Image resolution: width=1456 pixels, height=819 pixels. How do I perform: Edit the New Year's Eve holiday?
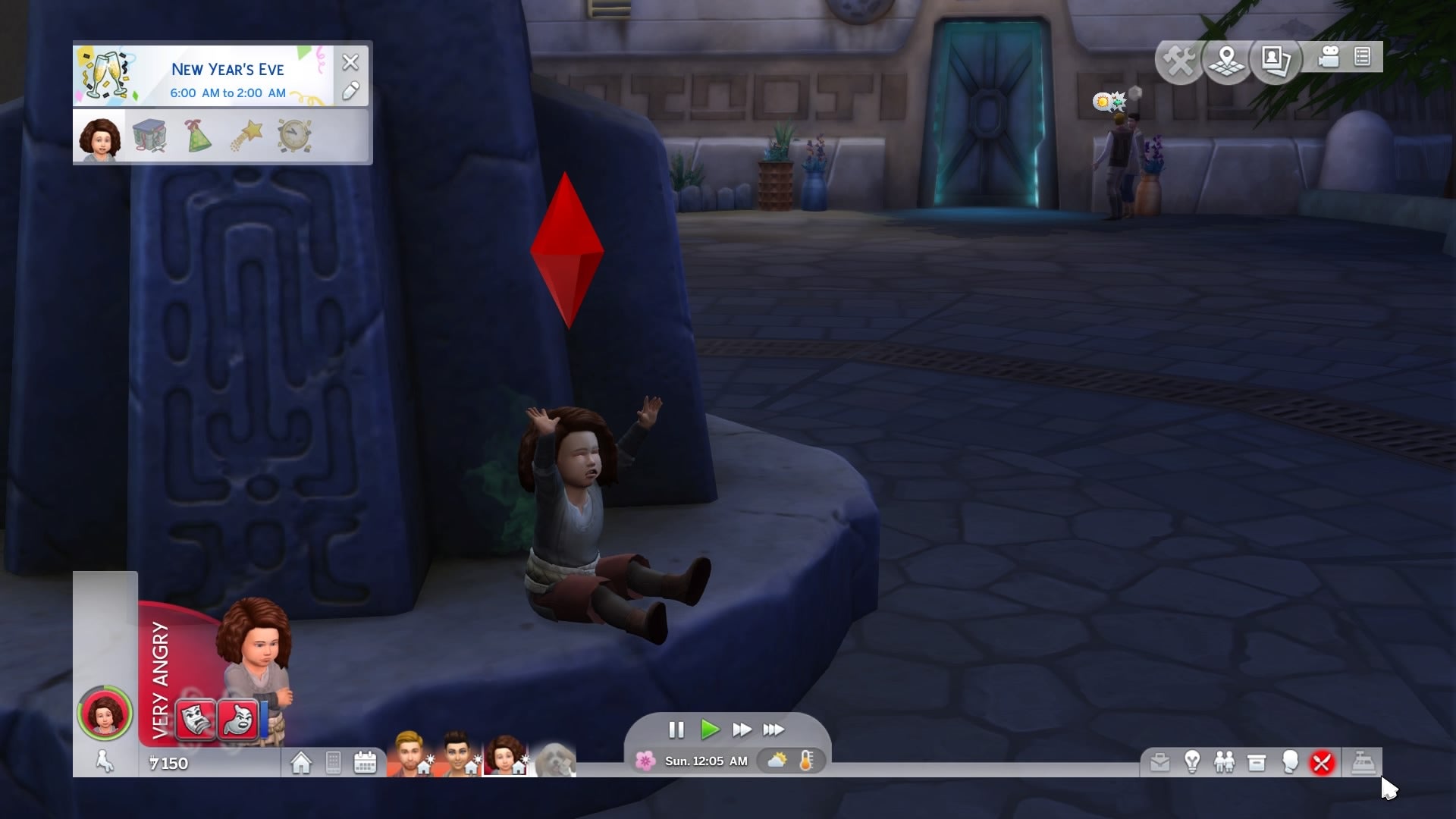(350, 92)
